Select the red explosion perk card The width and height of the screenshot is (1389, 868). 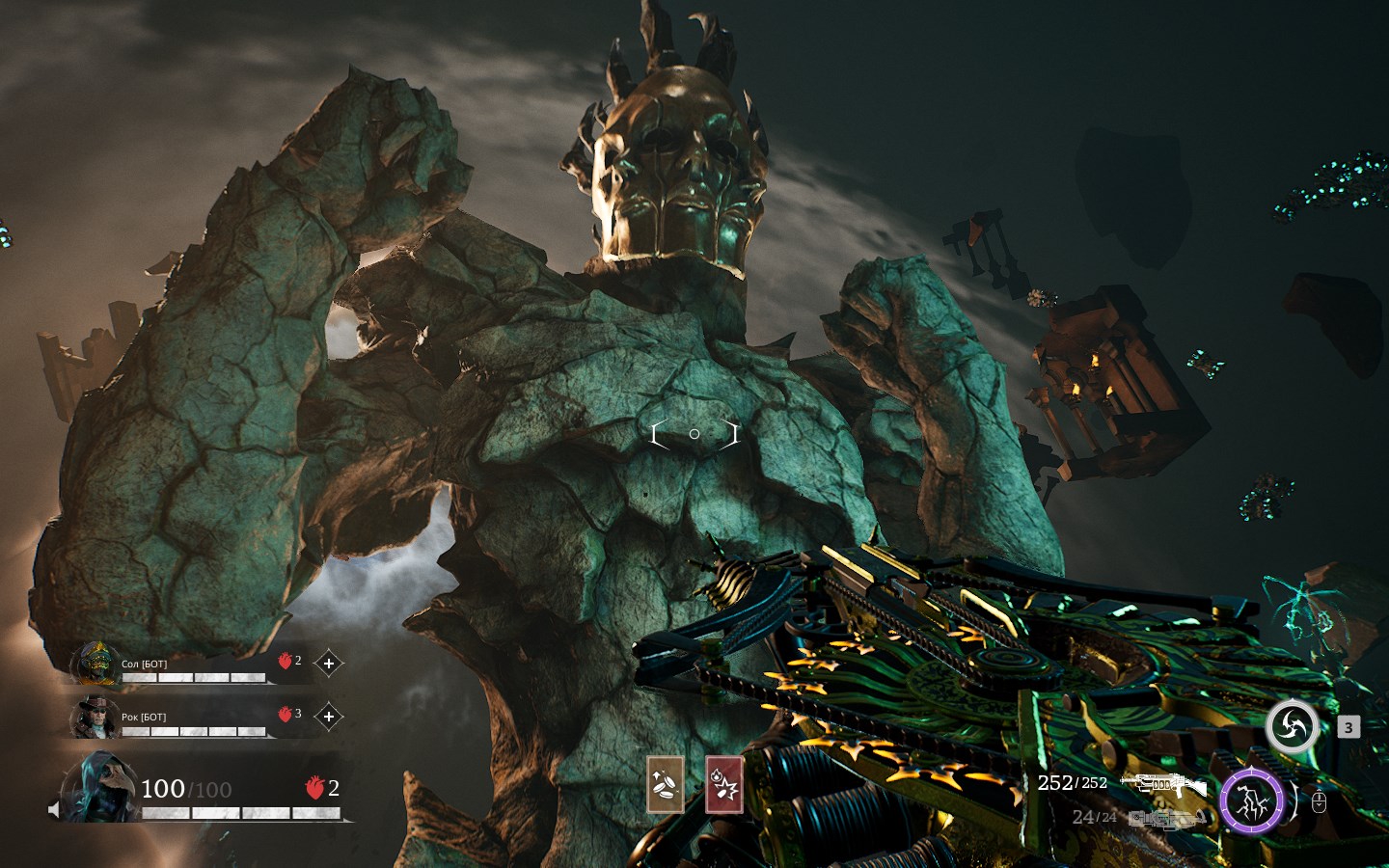click(x=724, y=784)
